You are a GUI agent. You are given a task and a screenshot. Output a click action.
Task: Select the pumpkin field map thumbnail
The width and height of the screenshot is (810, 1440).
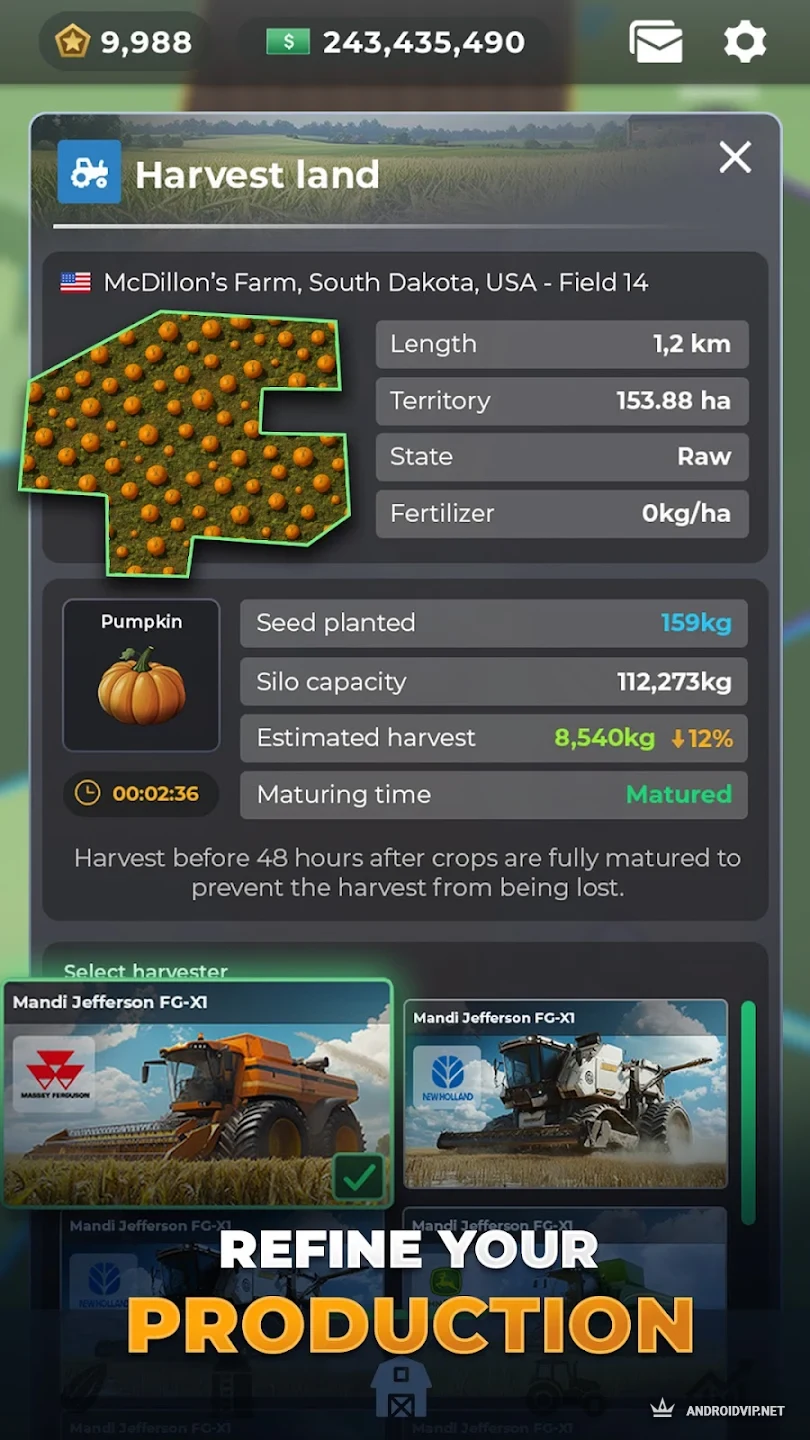[x=185, y=442]
